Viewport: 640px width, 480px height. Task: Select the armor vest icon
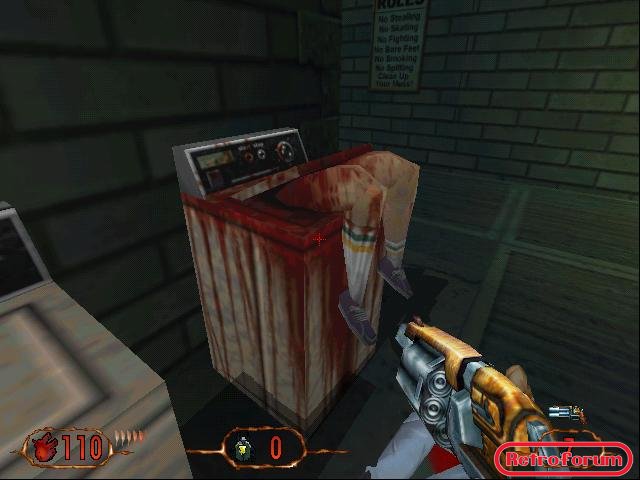pyautogui.click(x=241, y=448)
